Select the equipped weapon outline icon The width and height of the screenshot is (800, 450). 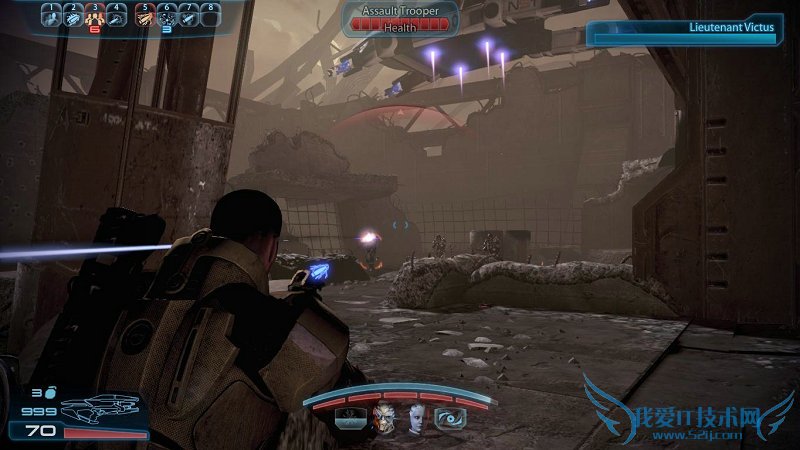(x=100, y=409)
